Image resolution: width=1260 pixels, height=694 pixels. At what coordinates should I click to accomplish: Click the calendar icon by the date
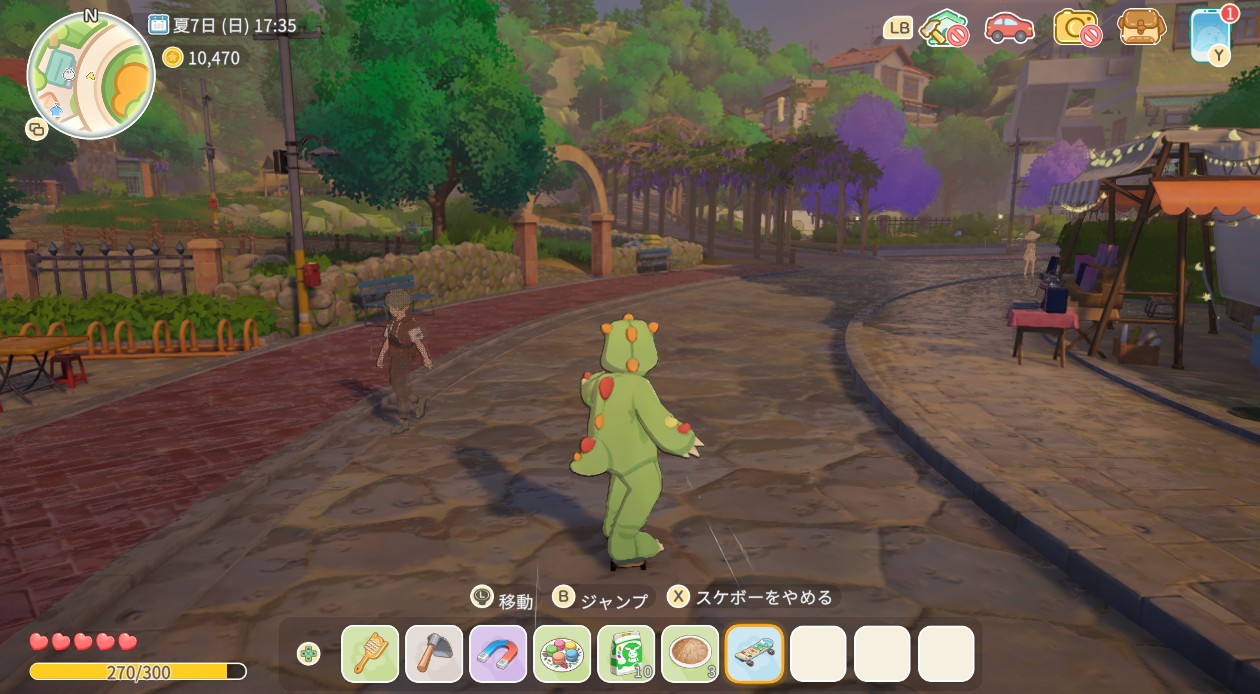[158, 25]
